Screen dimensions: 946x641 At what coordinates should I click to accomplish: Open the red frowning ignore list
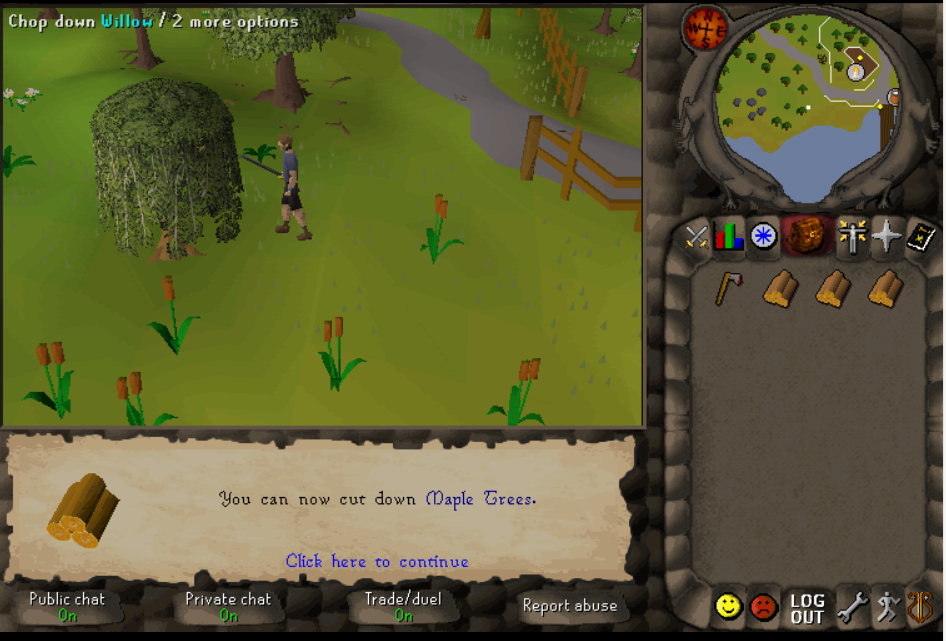pos(764,606)
